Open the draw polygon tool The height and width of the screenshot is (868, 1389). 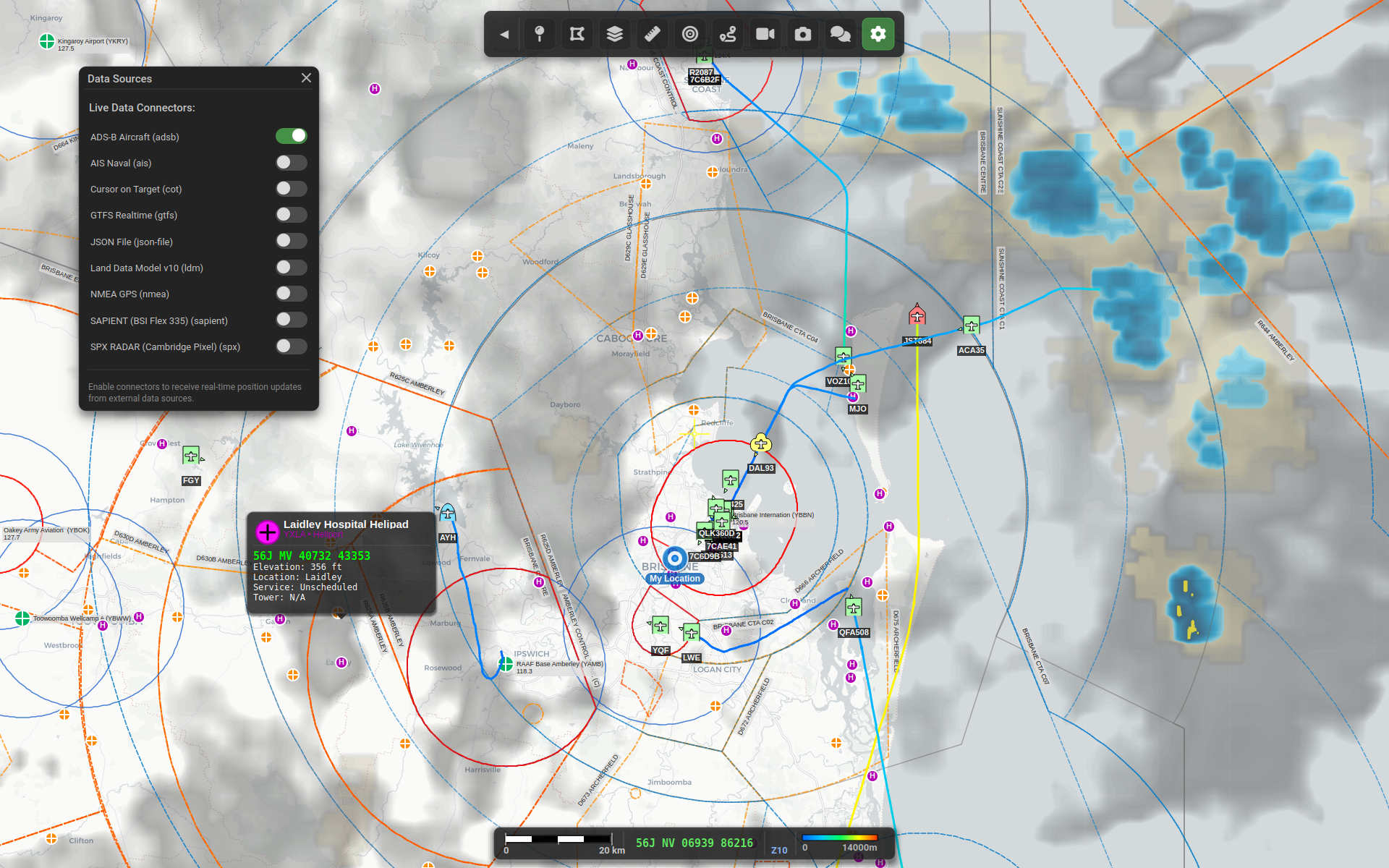[x=577, y=34]
